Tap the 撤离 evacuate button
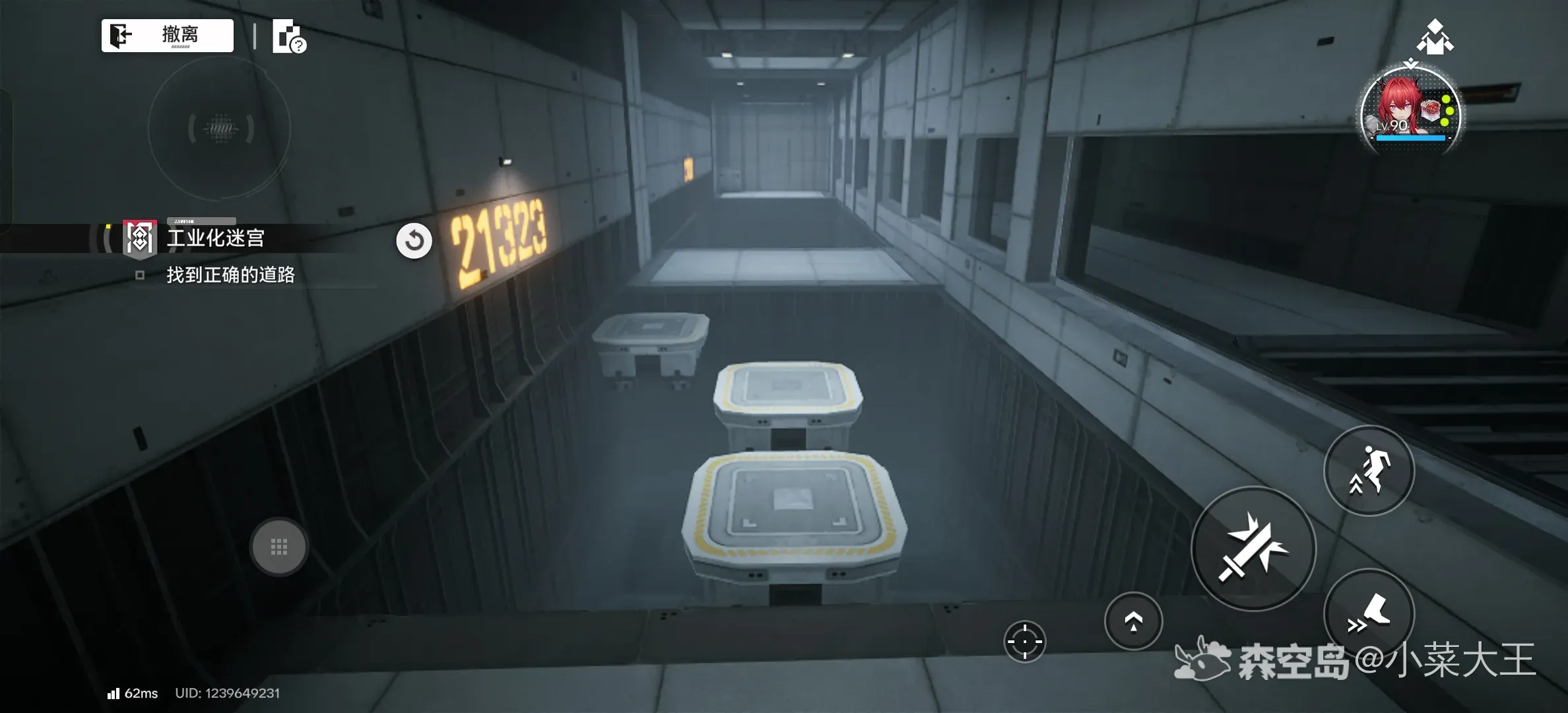Viewport: 1568px width, 713px height. click(x=168, y=35)
